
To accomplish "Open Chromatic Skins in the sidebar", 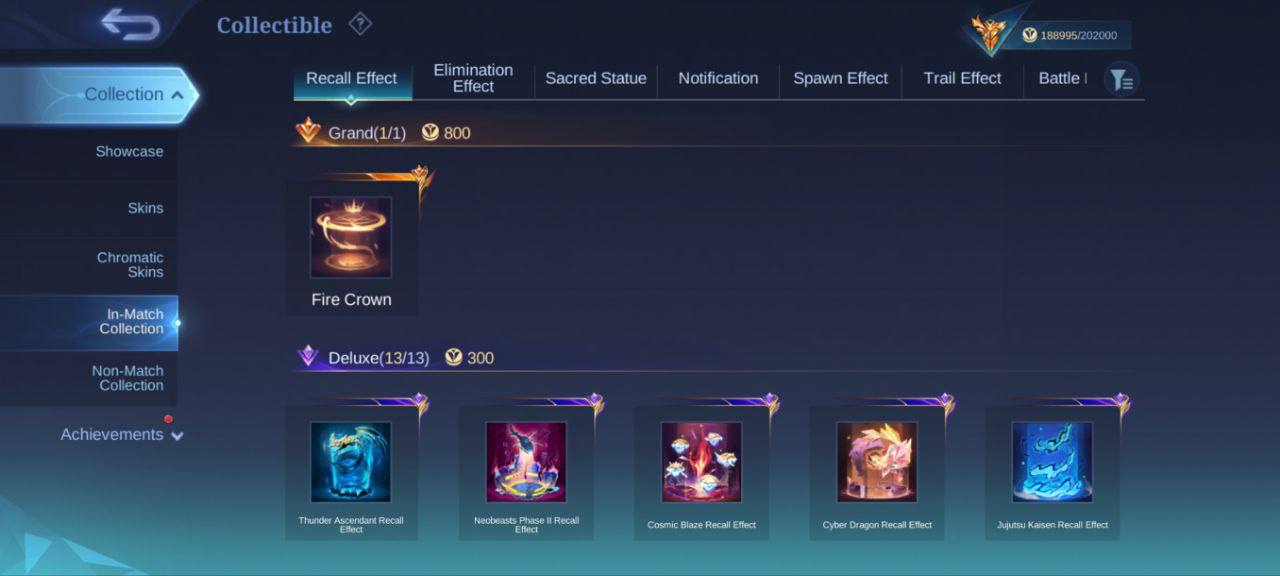I will click(x=130, y=265).
